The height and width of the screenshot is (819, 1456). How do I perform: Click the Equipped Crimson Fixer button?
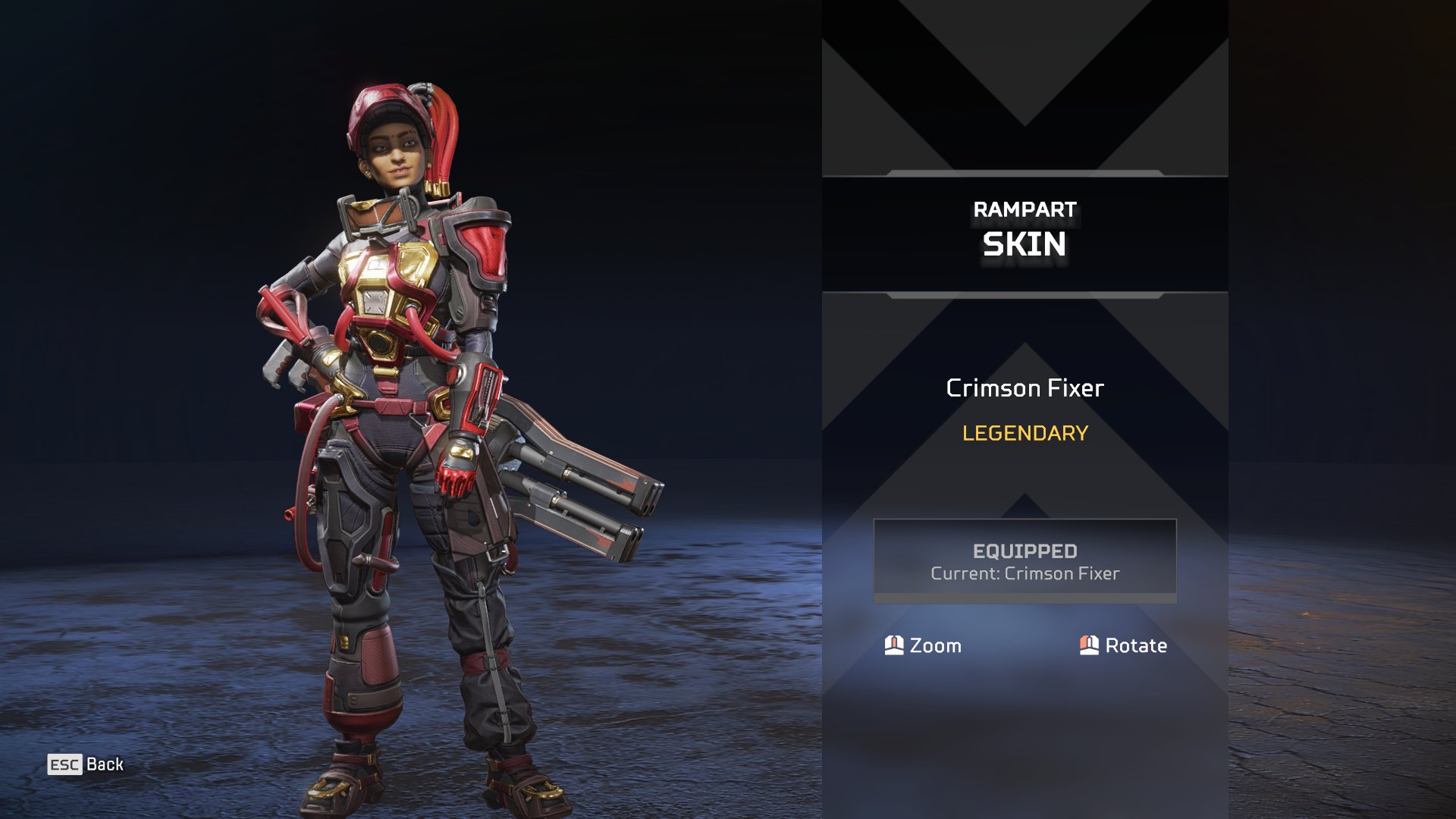[x=1025, y=561]
